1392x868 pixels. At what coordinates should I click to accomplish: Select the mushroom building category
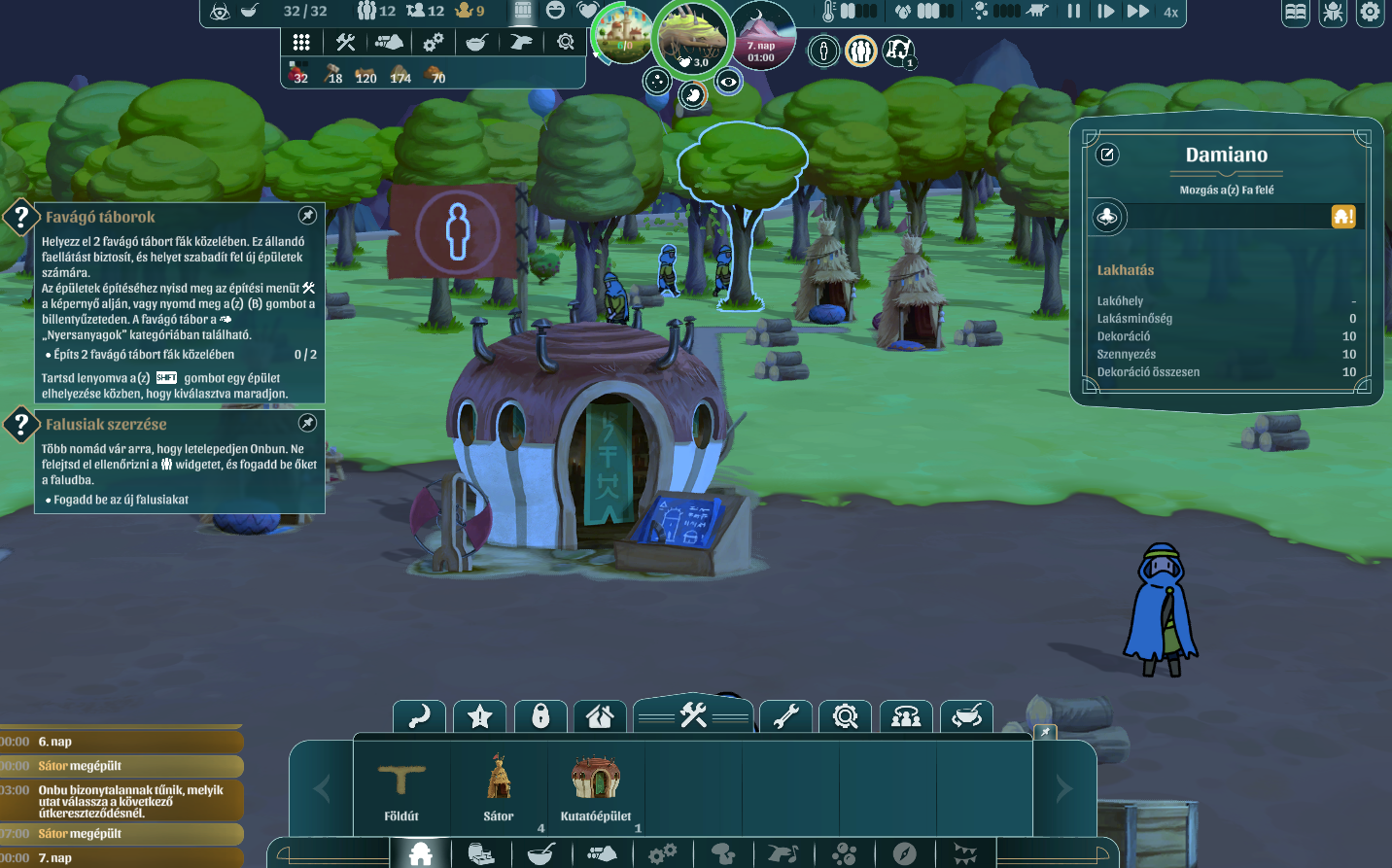(722, 854)
